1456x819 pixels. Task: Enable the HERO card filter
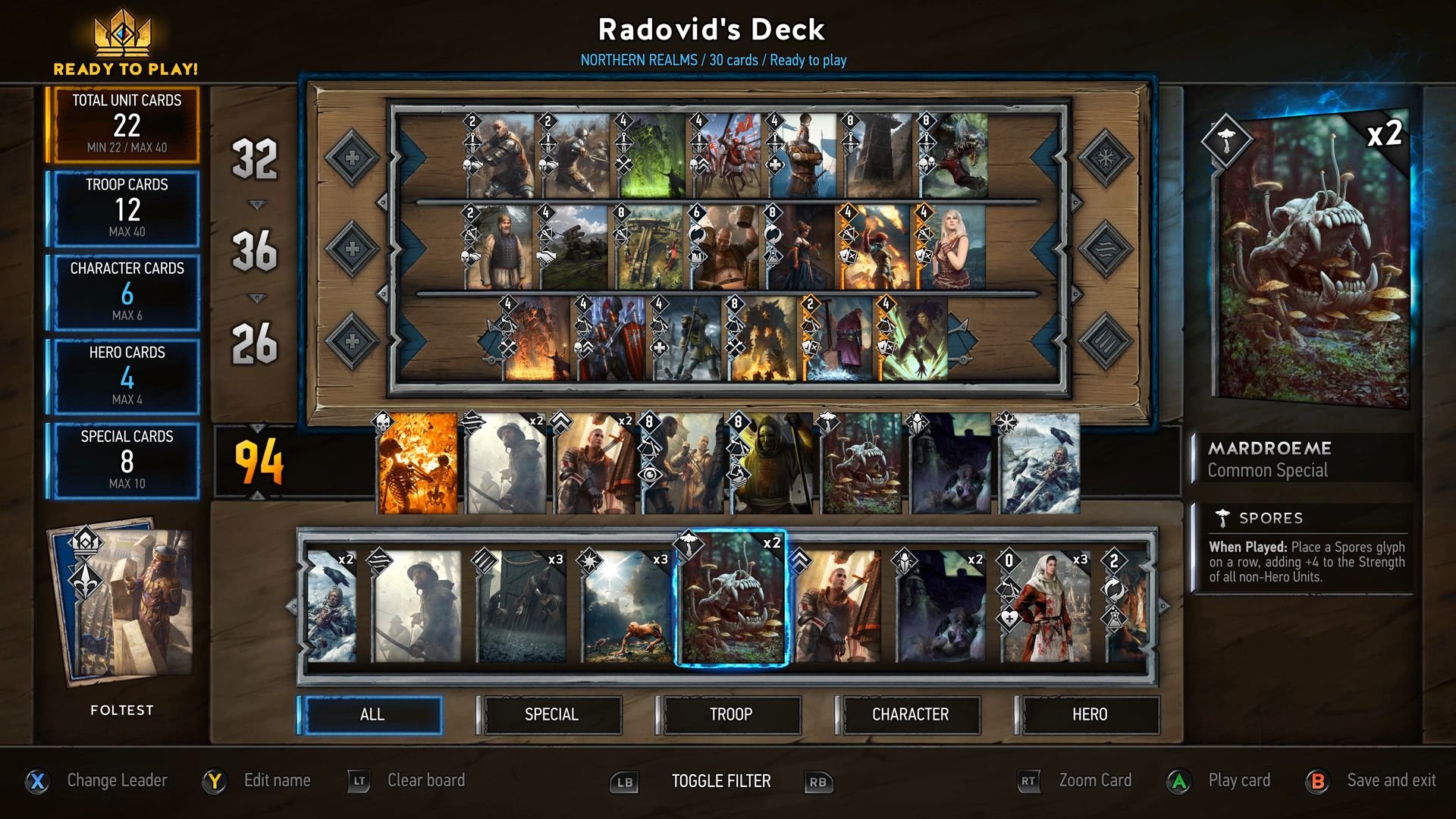[x=1090, y=714]
